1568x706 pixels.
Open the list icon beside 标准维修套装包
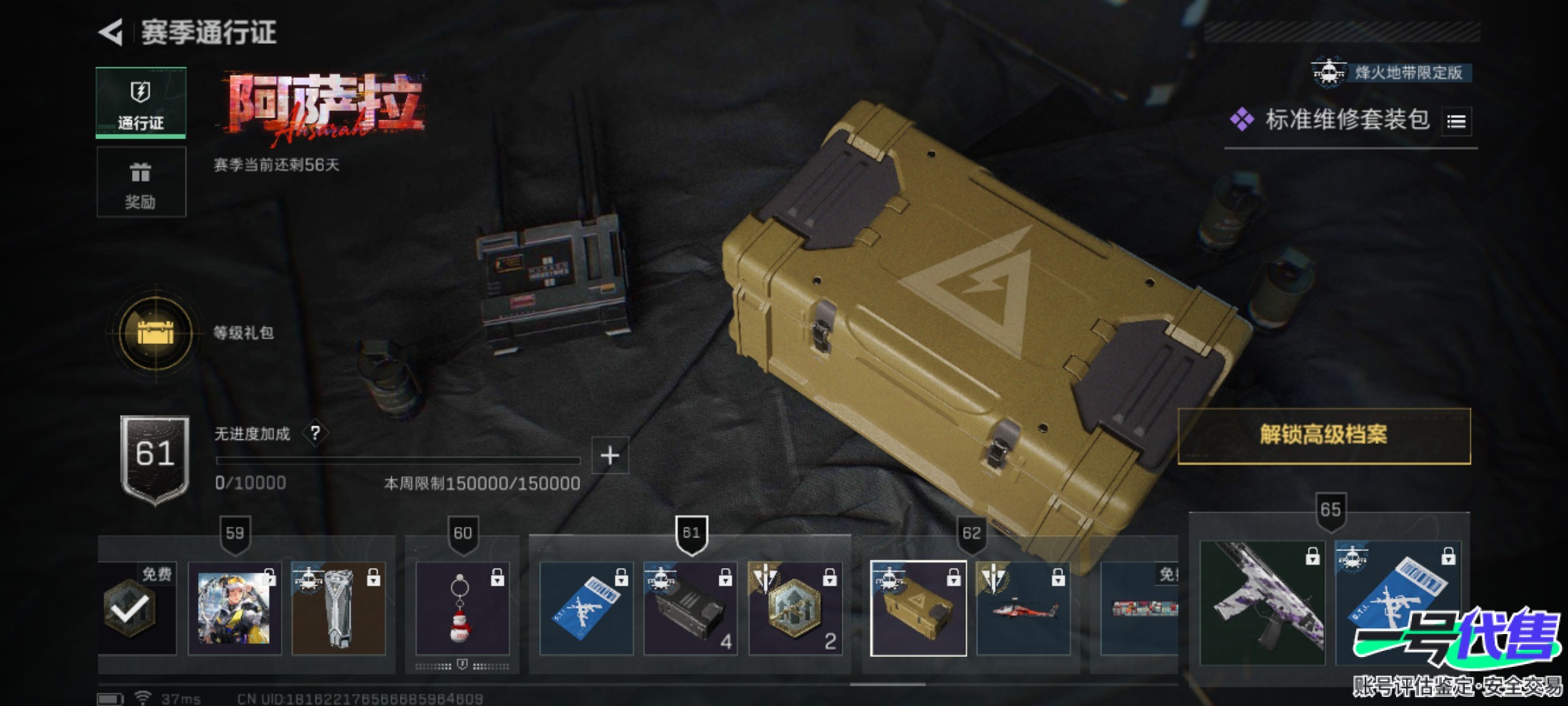pyautogui.click(x=1456, y=122)
